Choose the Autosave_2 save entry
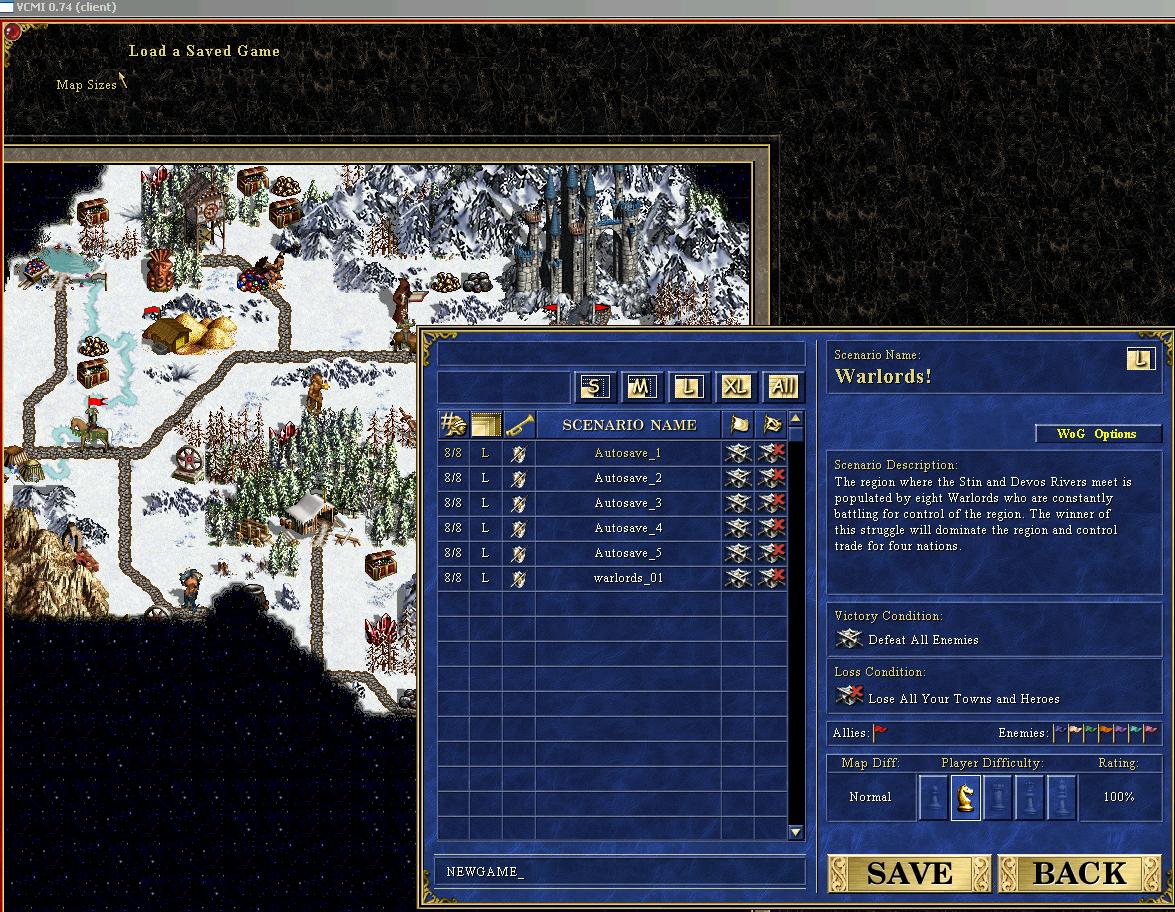The image size is (1175, 912). click(628, 478)
